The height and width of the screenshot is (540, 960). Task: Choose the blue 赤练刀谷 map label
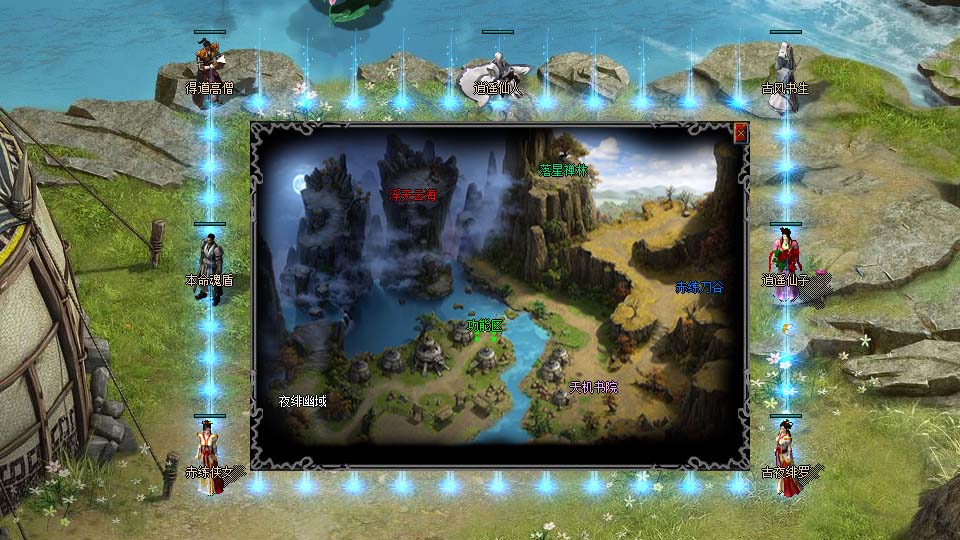(699, 287)
